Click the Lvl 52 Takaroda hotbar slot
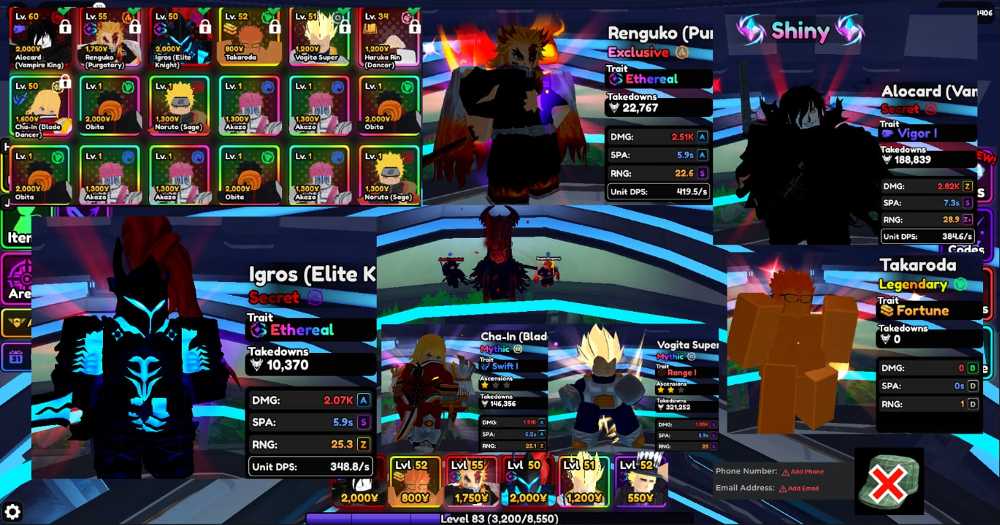The image size is (1000, 525). (414, 481)
